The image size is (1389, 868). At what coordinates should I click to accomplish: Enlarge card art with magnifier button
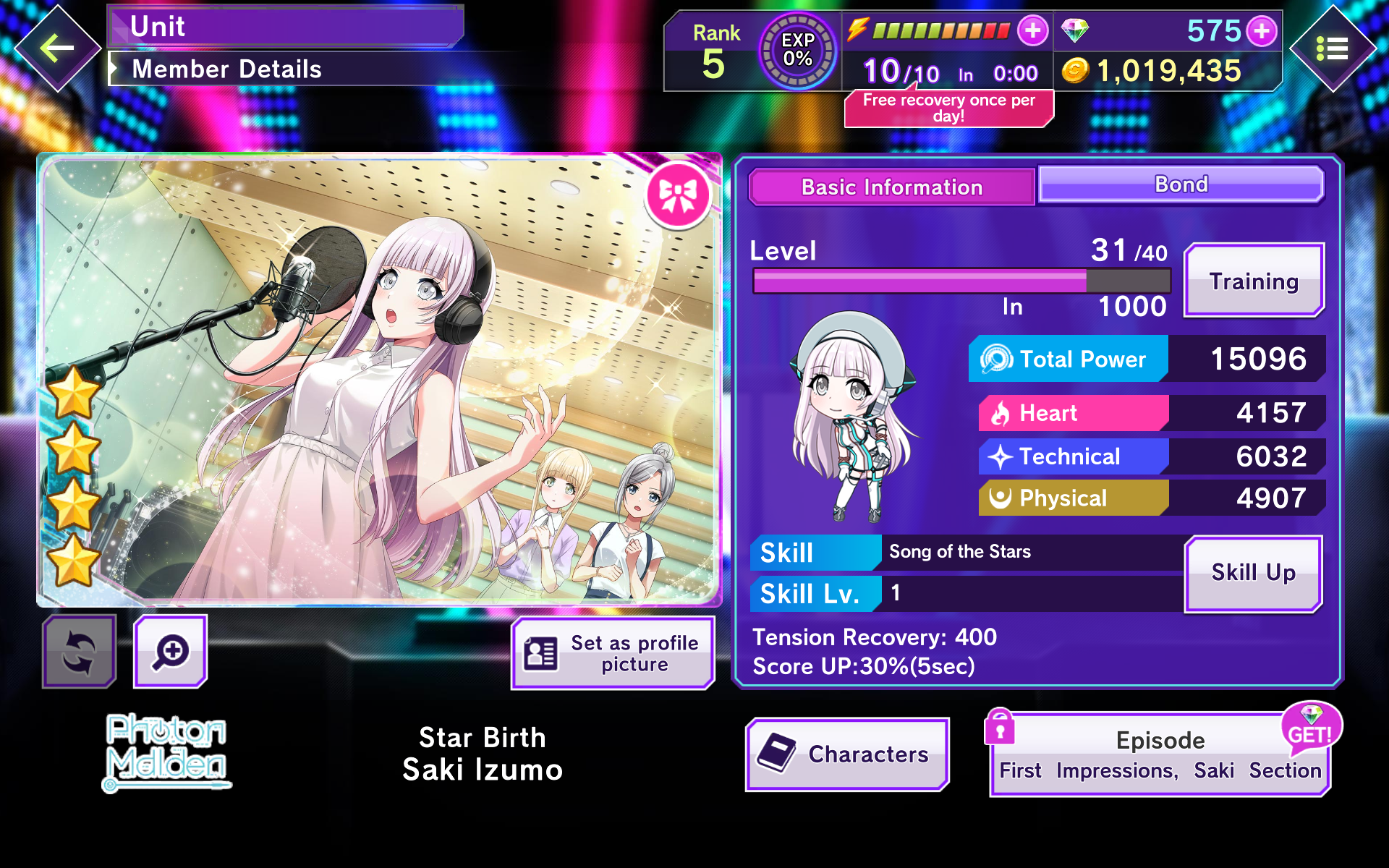pyautogui.click(x=171, y=652)
